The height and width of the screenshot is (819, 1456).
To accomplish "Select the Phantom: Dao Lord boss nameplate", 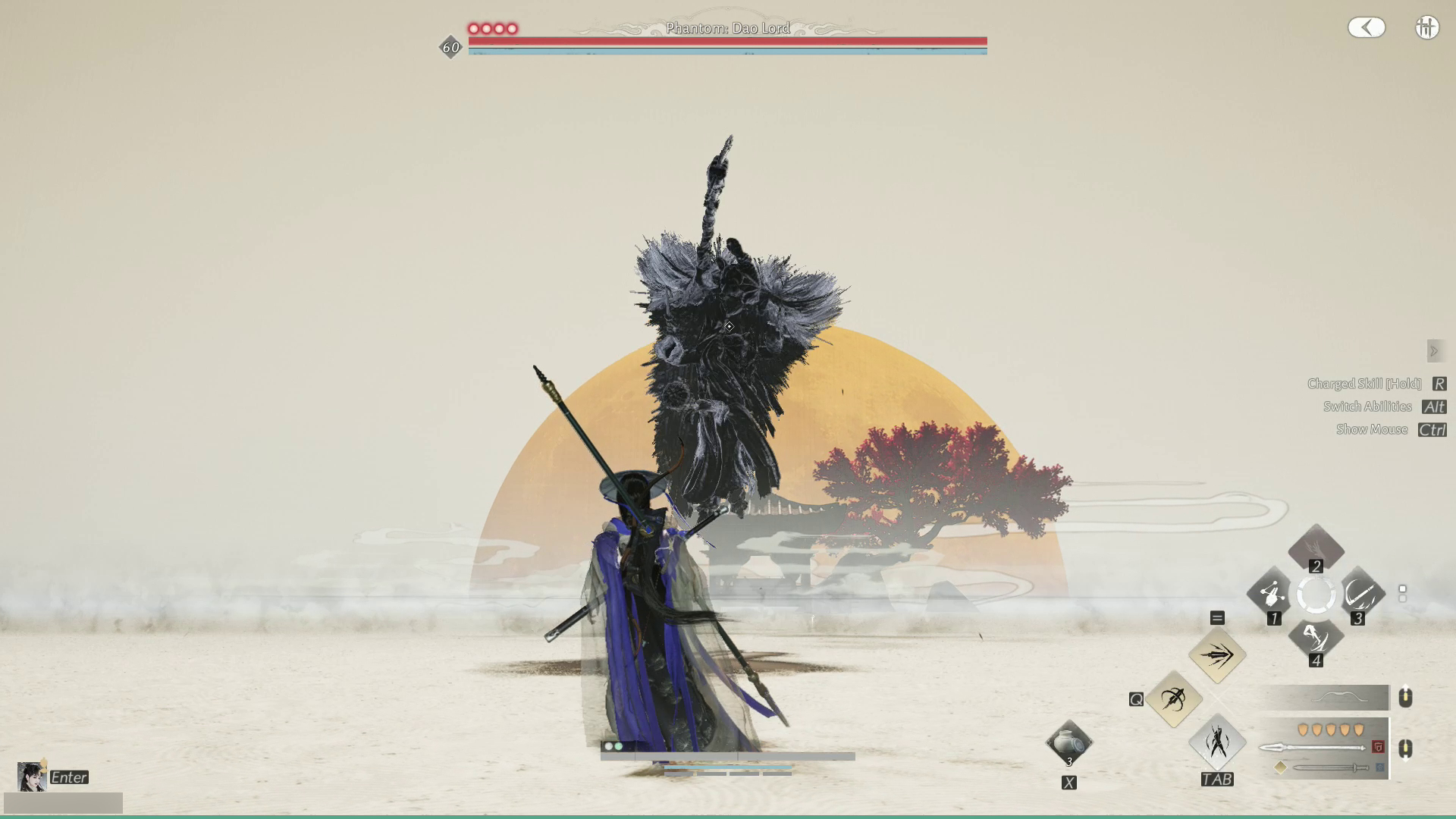I will pyautogui.click(x=726, y=28).
